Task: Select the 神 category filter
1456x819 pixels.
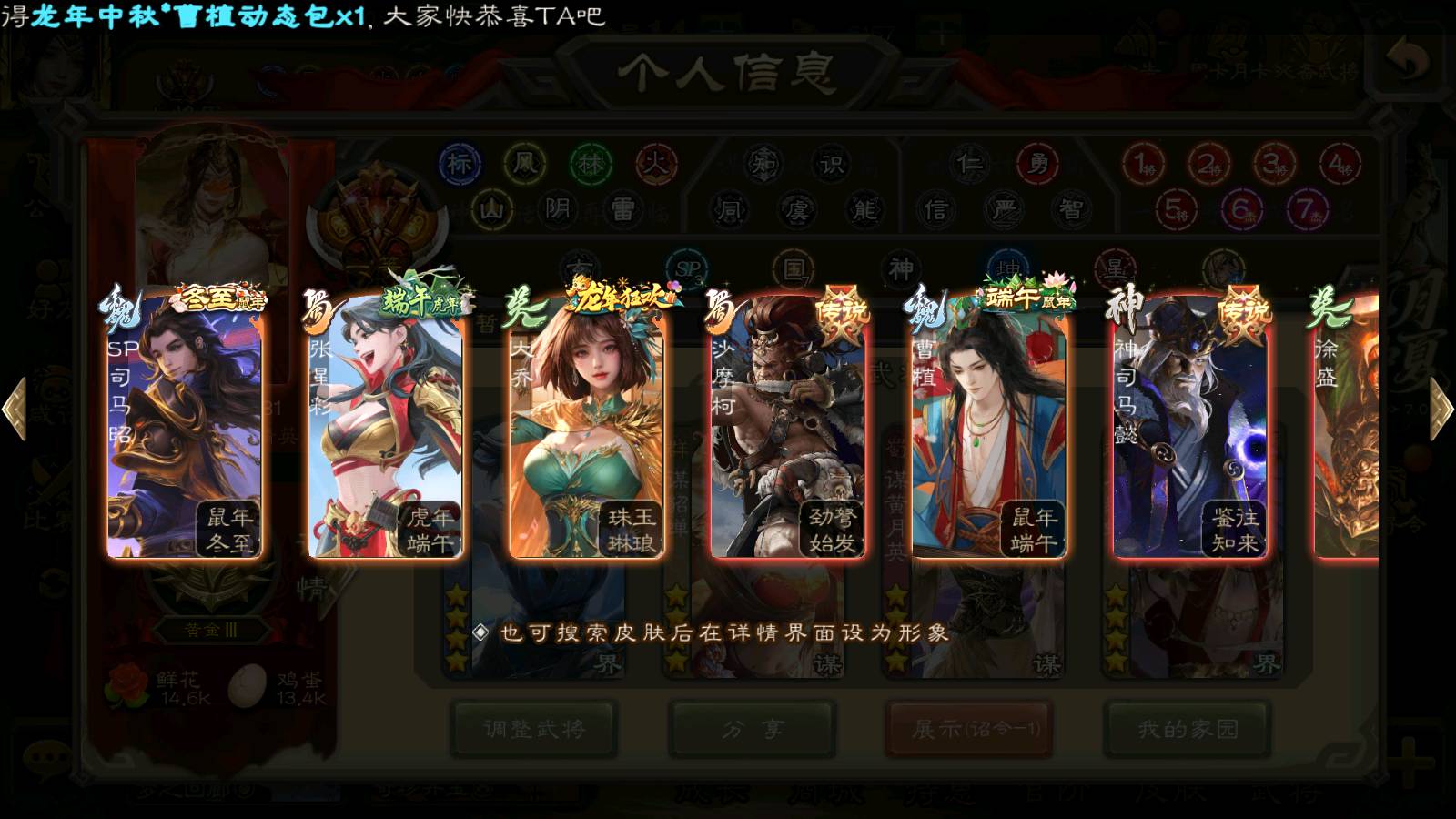Action: click(901, 269)
